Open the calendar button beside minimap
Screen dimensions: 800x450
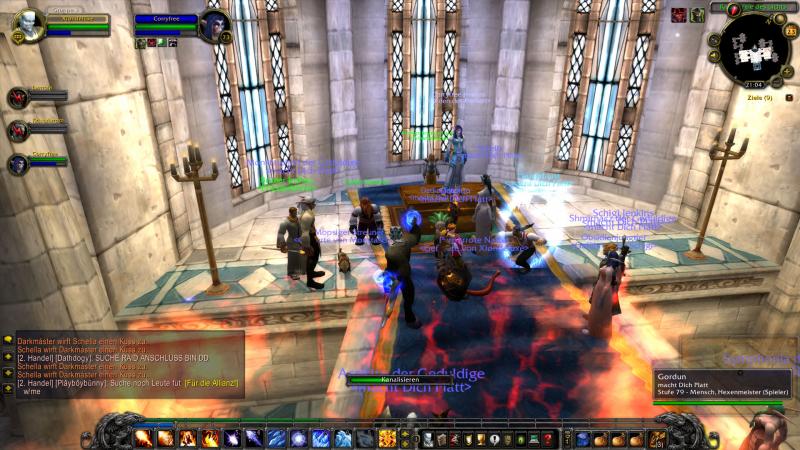791,32
